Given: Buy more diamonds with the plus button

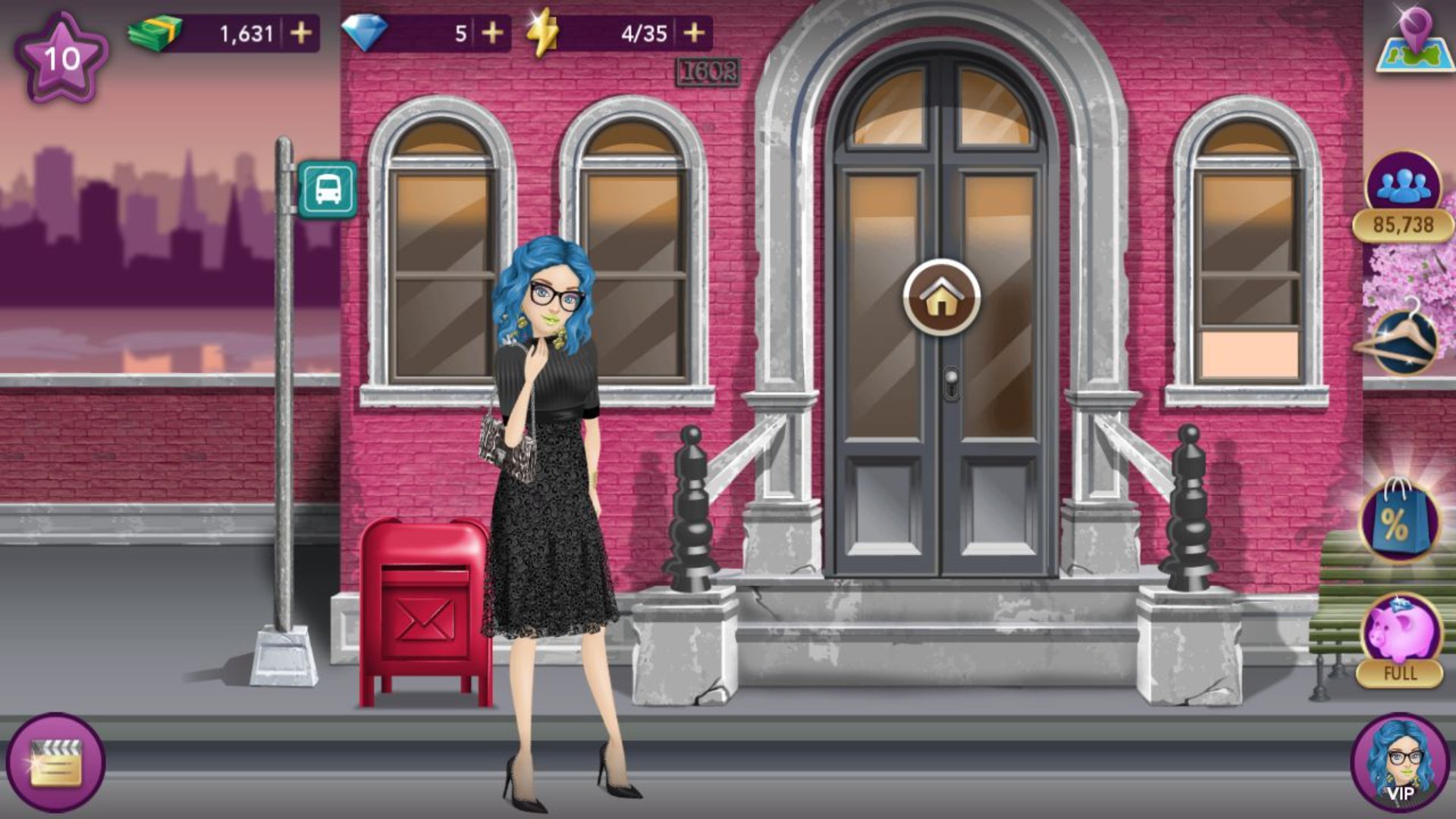Looking at the screenshot, I should 492,33.
